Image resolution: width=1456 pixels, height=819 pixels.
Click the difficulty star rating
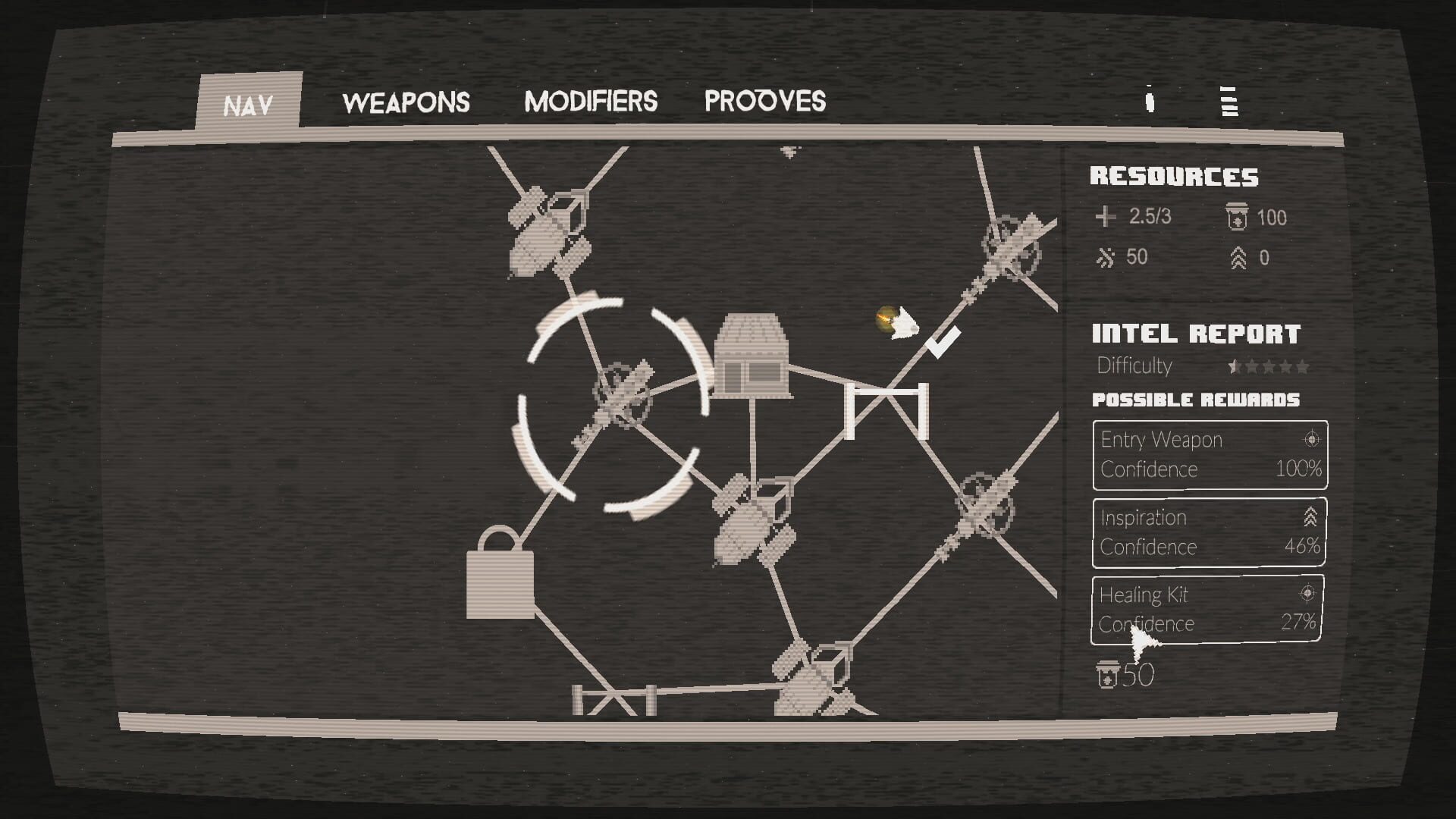(1266, 366)
